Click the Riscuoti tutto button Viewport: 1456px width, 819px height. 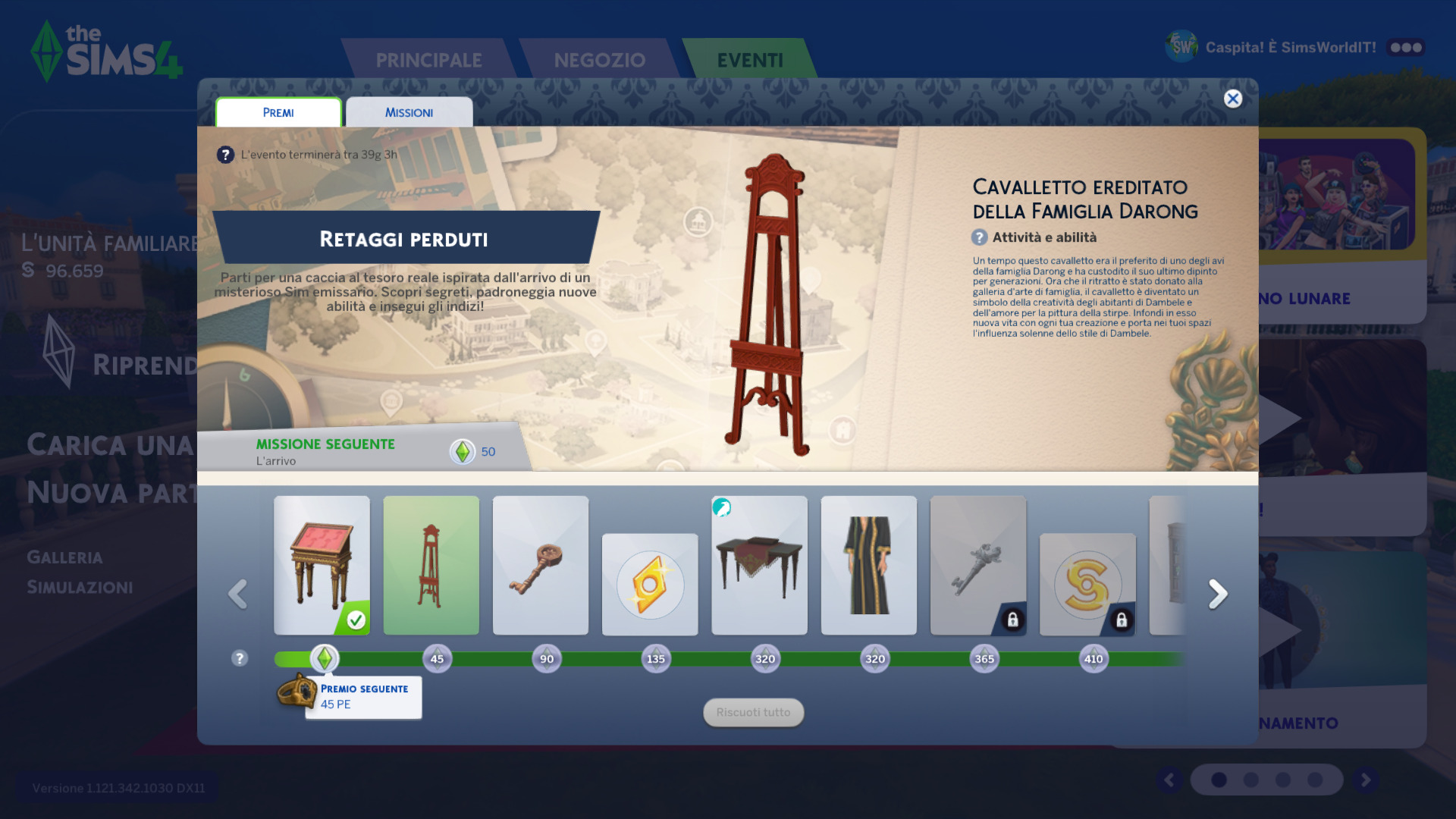(753, 713)
